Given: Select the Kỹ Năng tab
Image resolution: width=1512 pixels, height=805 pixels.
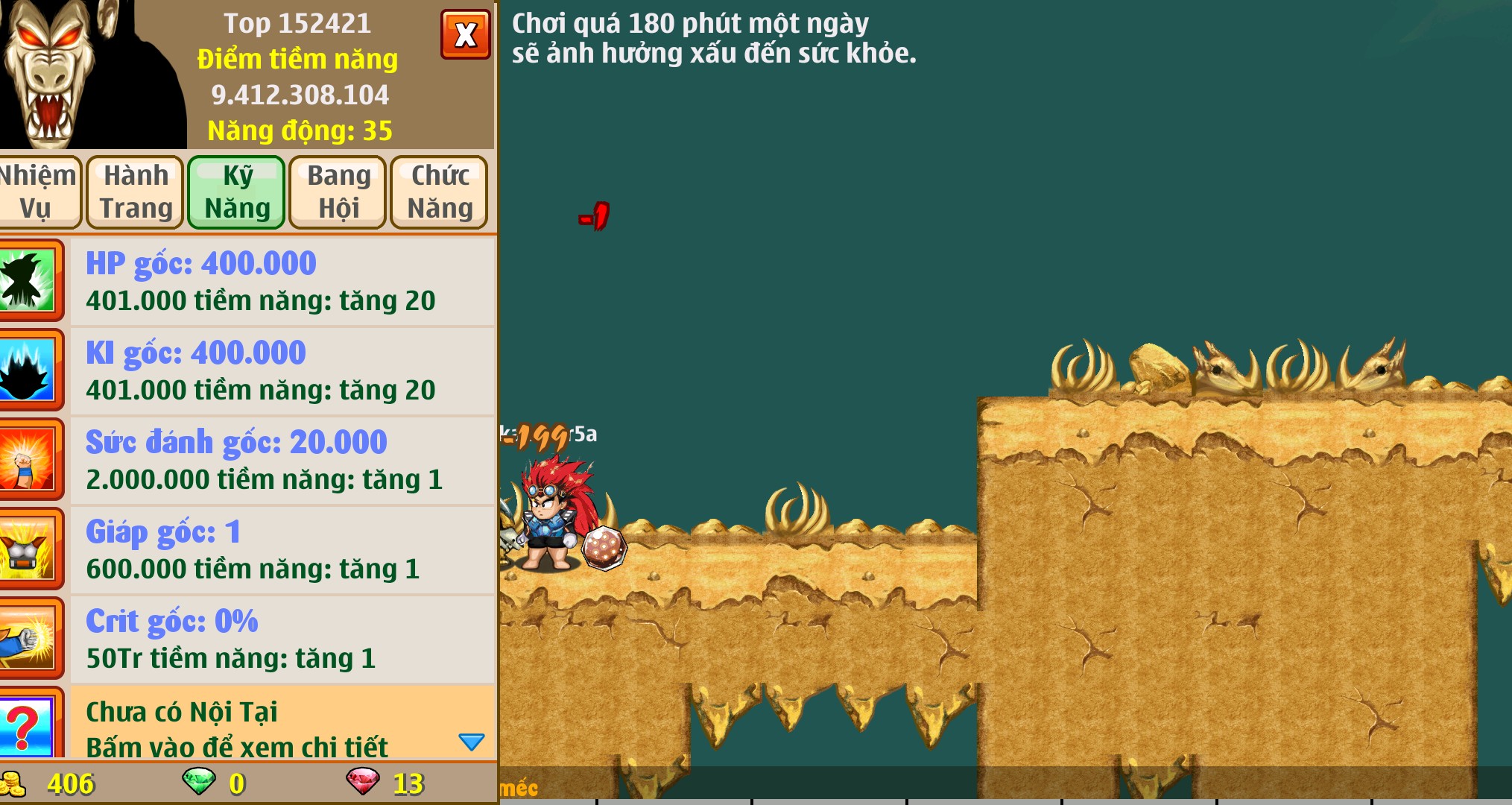Looking at the screenshot, I should pyautogui.click(x=237, y=192).
